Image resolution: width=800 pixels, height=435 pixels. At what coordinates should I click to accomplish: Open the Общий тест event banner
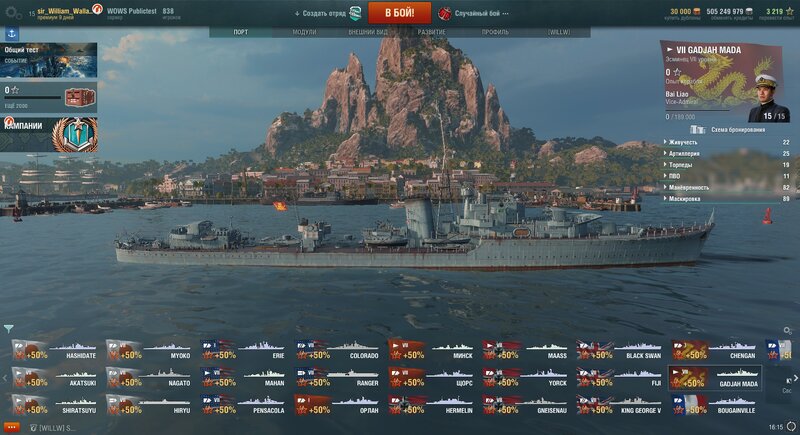coord(49,60)
